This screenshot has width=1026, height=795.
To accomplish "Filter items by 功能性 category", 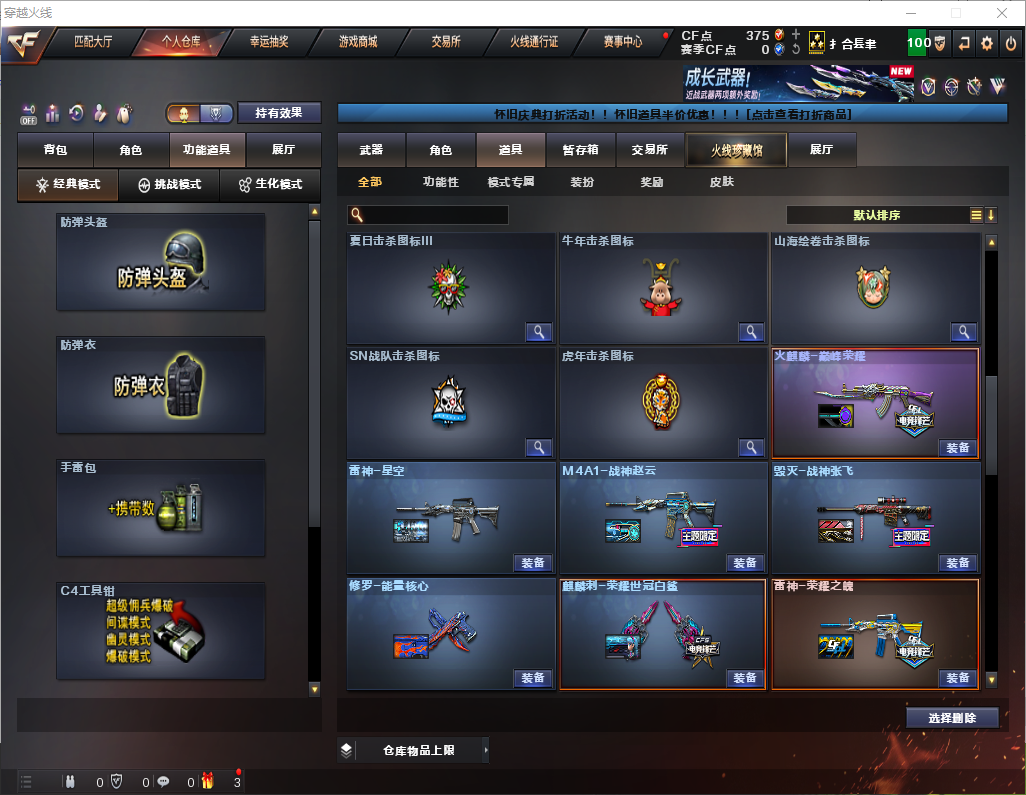I will pos(440,182).
